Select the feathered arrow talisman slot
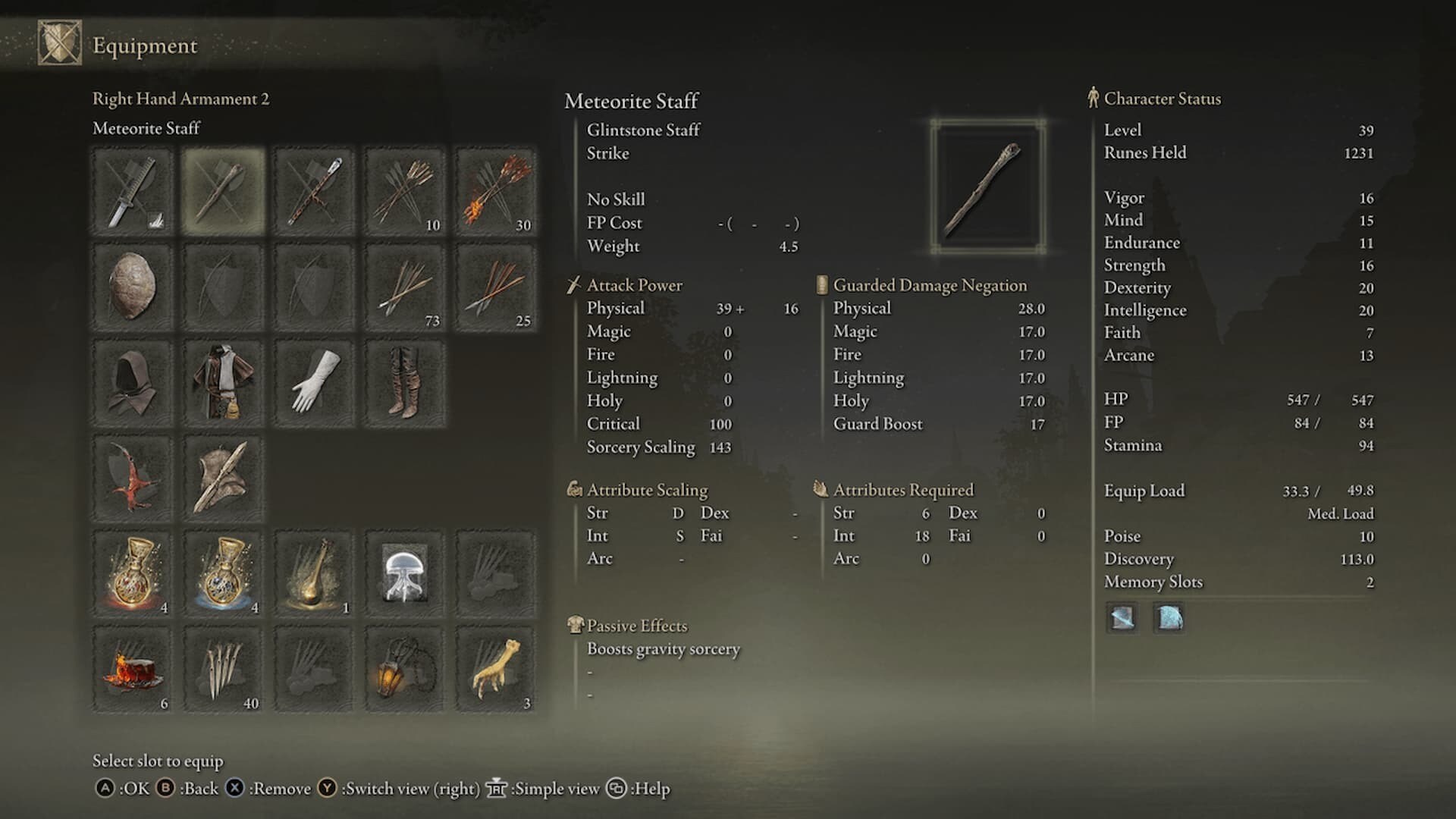The width and height of the screenshot is (1456, 819). 223,479
